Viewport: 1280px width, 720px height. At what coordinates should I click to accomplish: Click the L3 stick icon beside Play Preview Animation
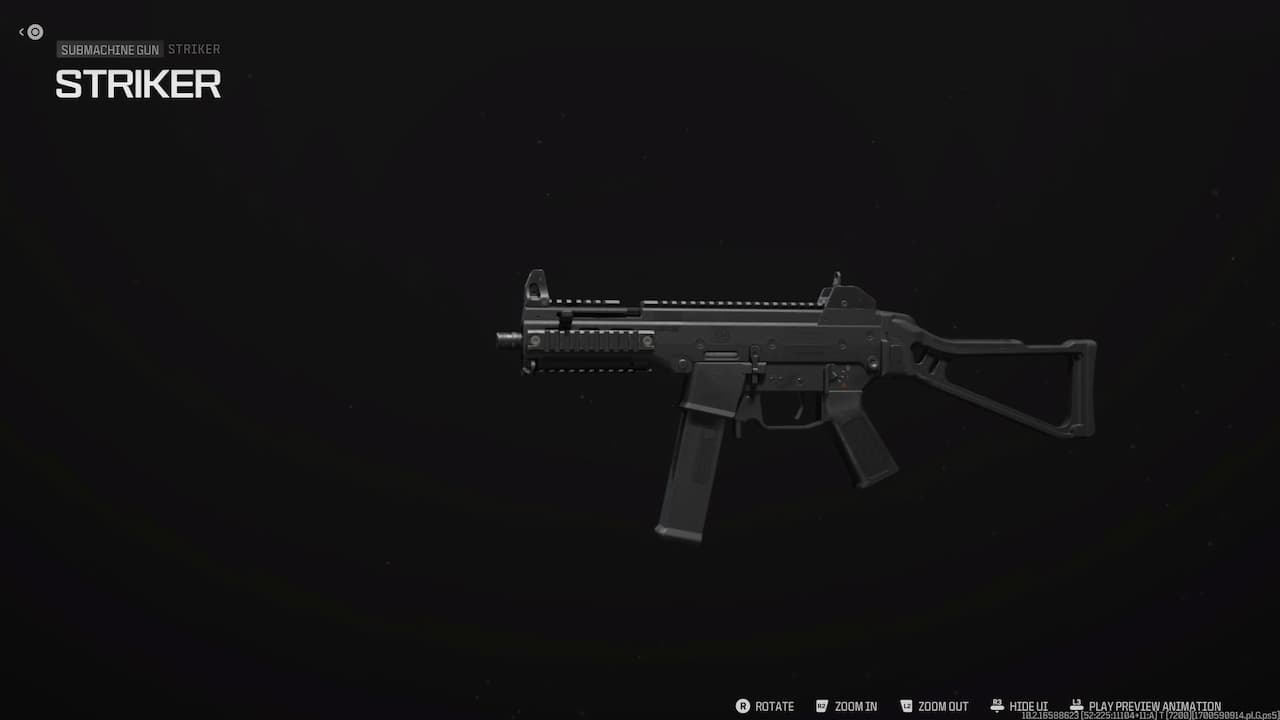(x=1076, y=703)
